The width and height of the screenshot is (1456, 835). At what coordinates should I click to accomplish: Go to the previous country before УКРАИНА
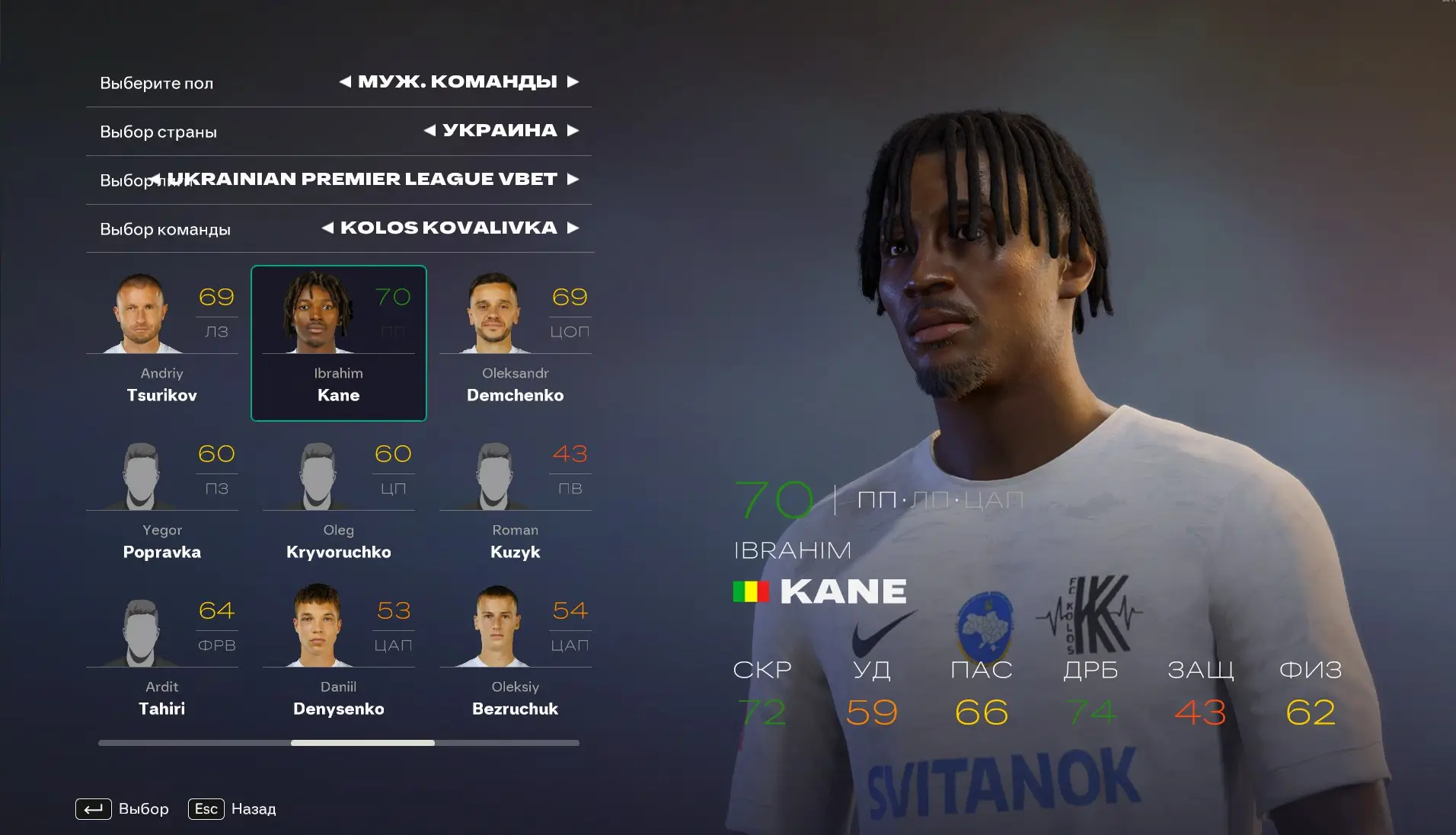[430, 130]
